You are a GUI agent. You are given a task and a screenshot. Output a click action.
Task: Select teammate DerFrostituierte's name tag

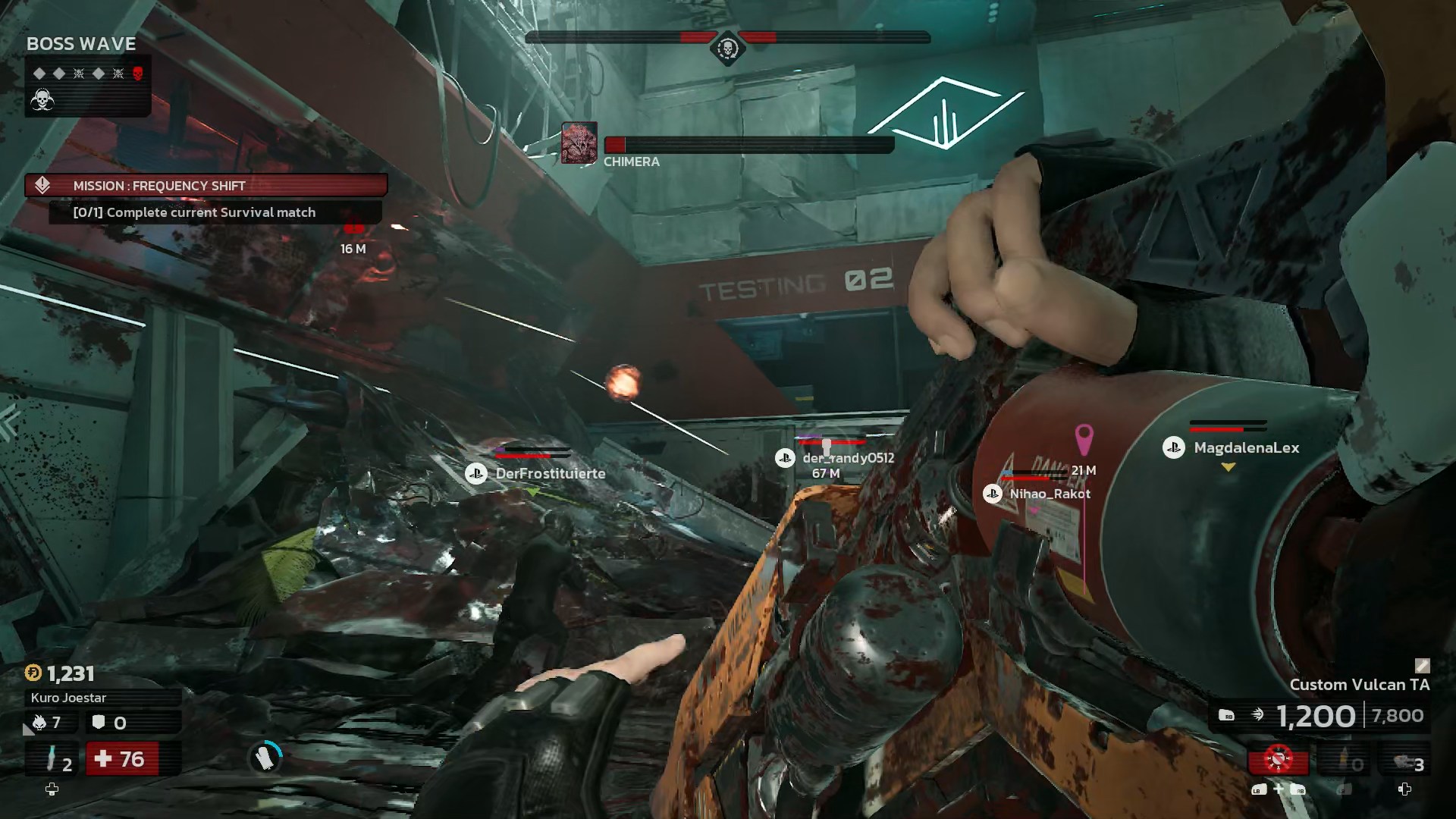[550, 473]
